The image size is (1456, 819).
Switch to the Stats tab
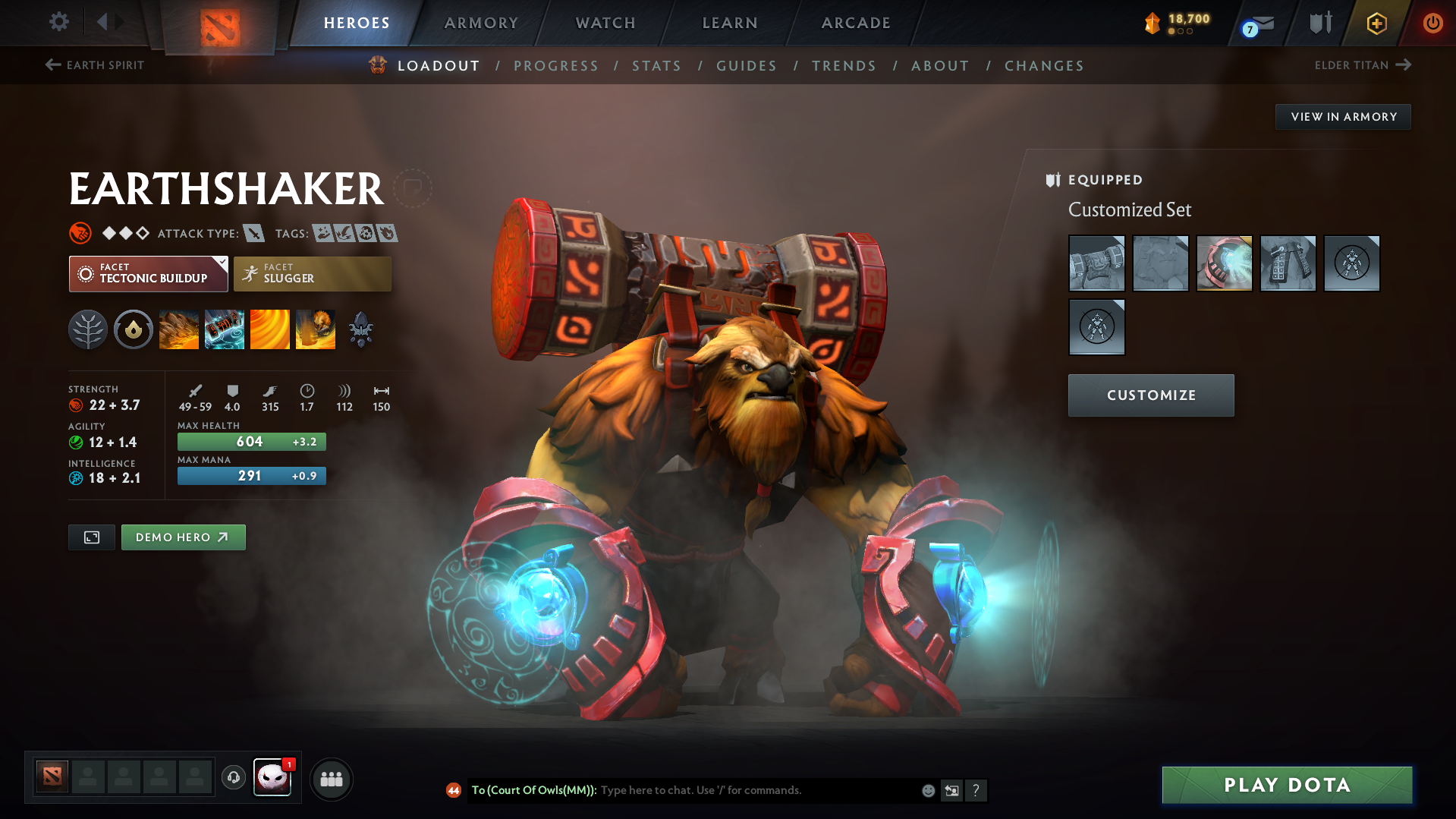pyautogui.click(x=656, y=65)
